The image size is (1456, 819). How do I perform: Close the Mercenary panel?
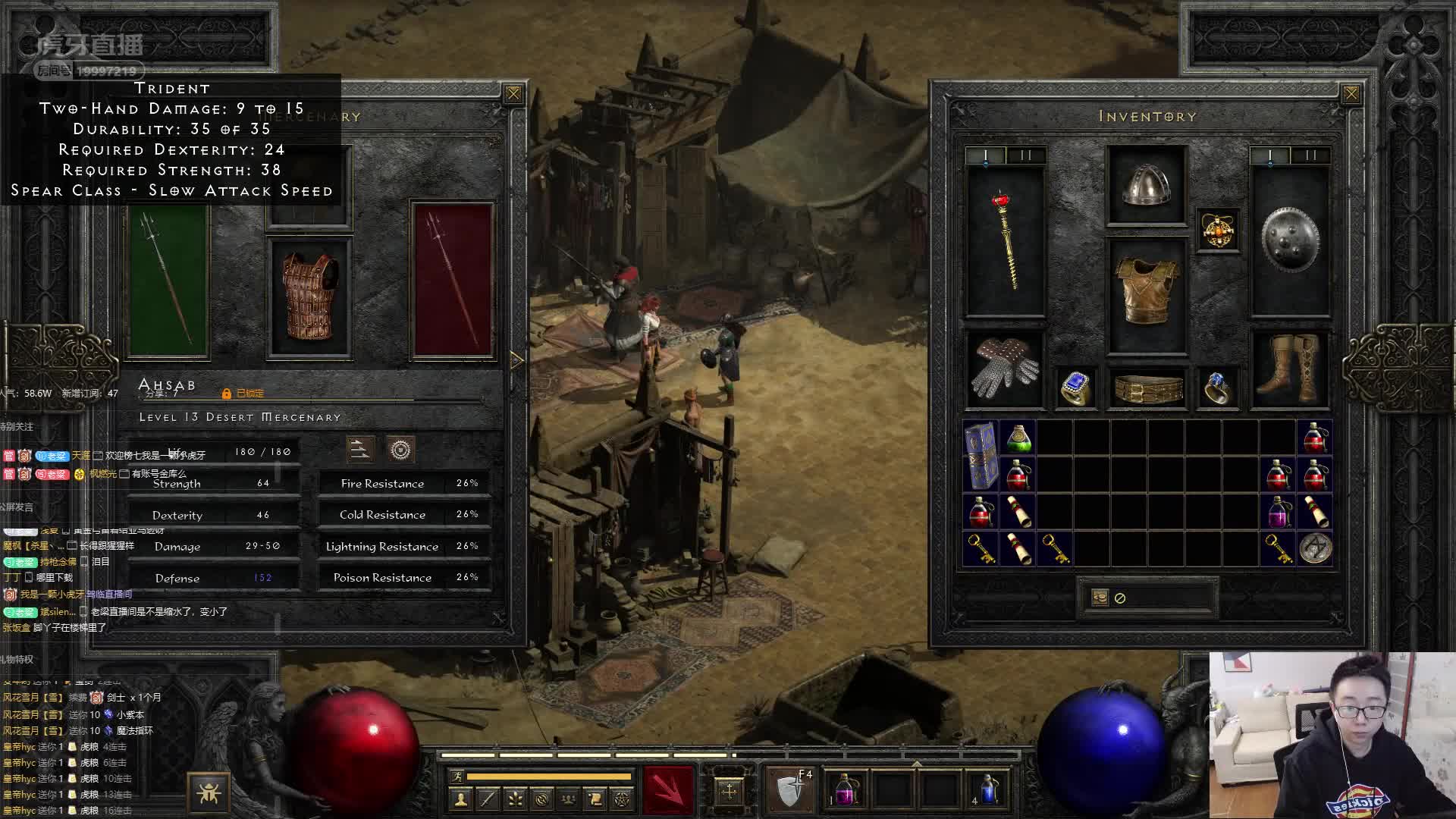click(x=513, y=94)
